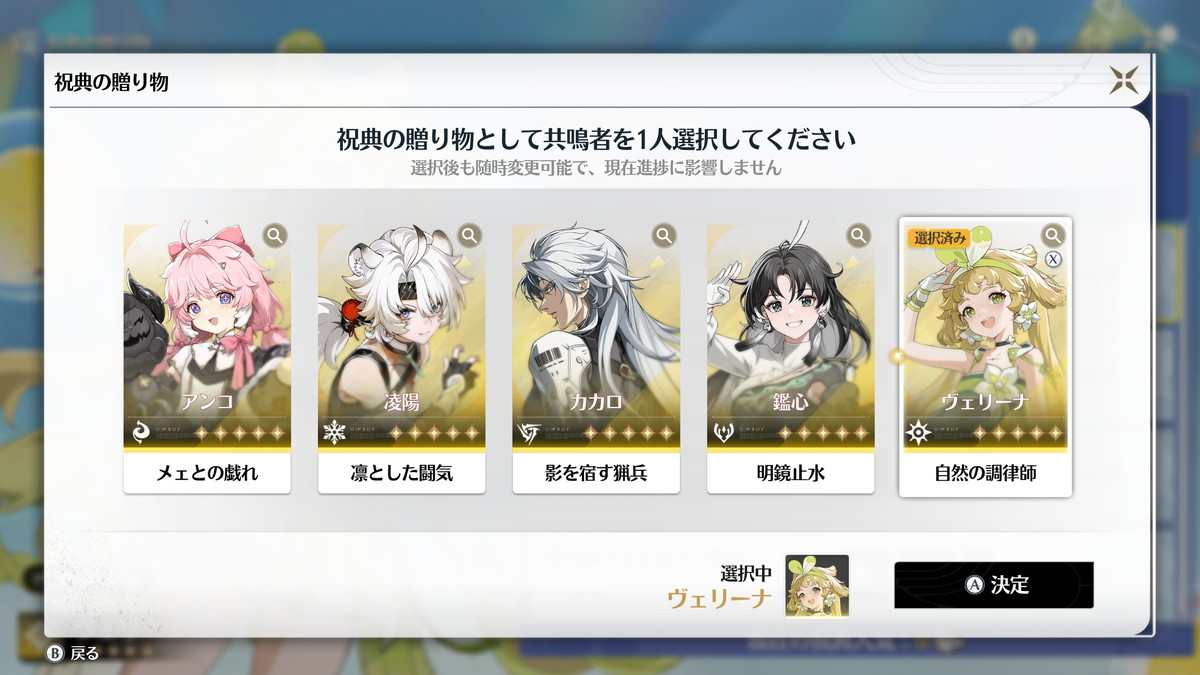Screen dimensions: 1200x675
Task: Close the 祝典の贈り物 window
Action: coord(1123,80)
